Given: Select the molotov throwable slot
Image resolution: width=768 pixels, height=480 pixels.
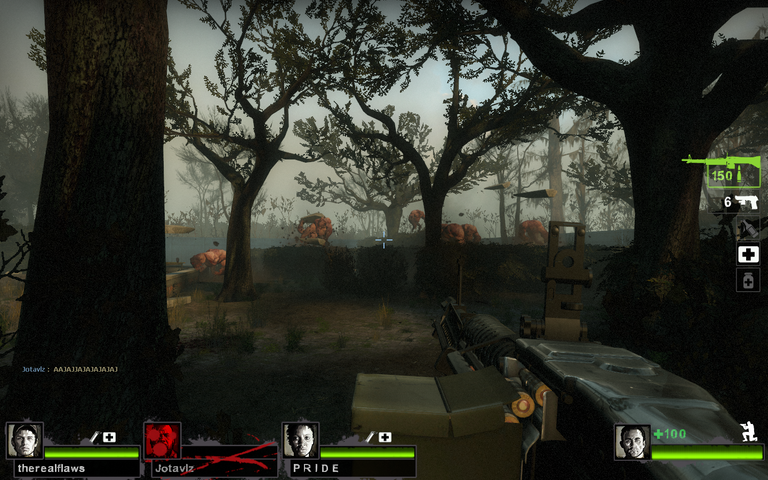Looking at the screenshot, I should (x=747, y=228).
